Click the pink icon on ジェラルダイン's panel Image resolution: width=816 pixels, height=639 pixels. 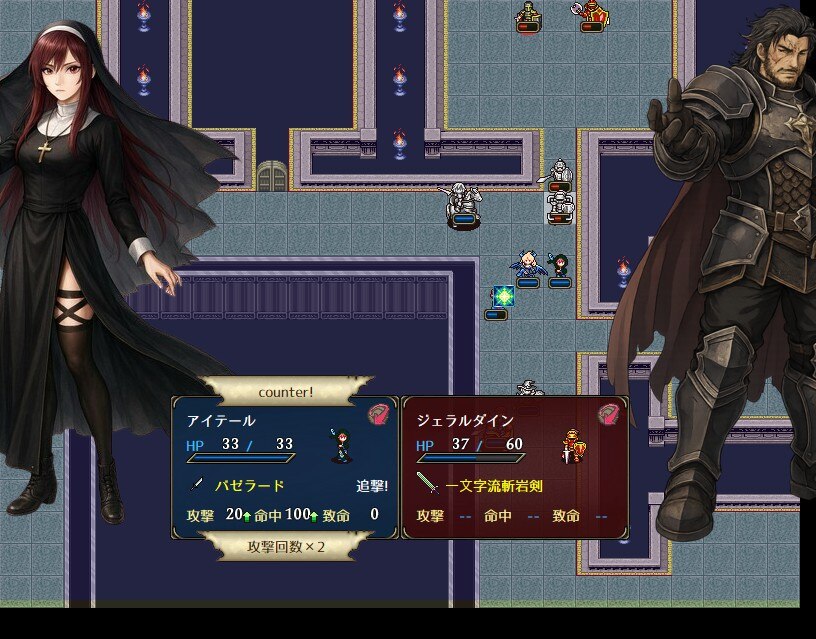coord(609,415)
